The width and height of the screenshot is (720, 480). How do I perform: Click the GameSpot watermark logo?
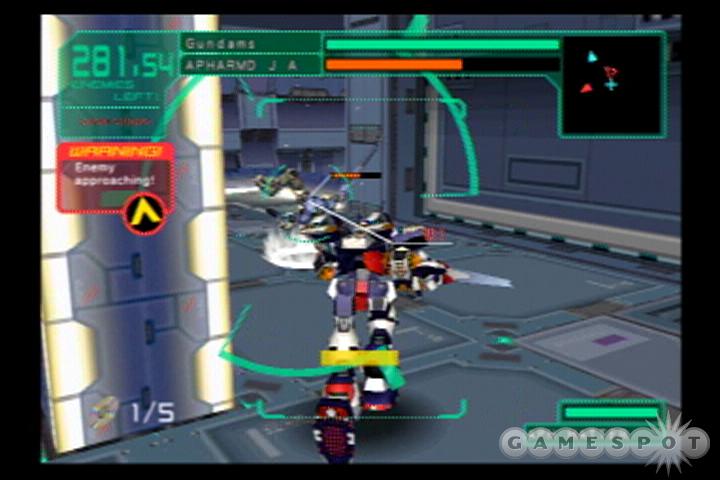pyautogui.click(x=604, y=441)
